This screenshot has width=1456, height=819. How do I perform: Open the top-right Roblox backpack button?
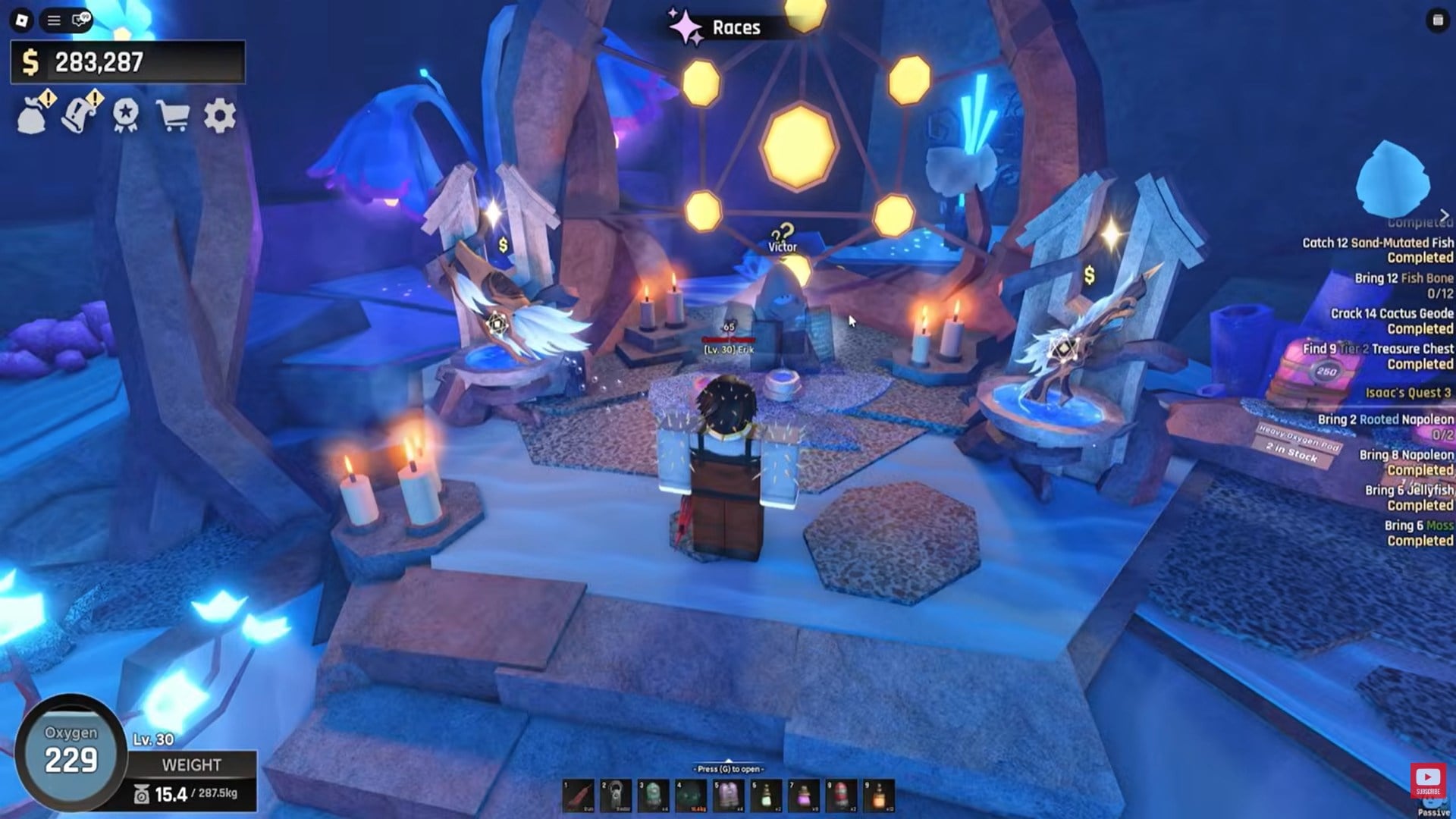coord(1437,20)
